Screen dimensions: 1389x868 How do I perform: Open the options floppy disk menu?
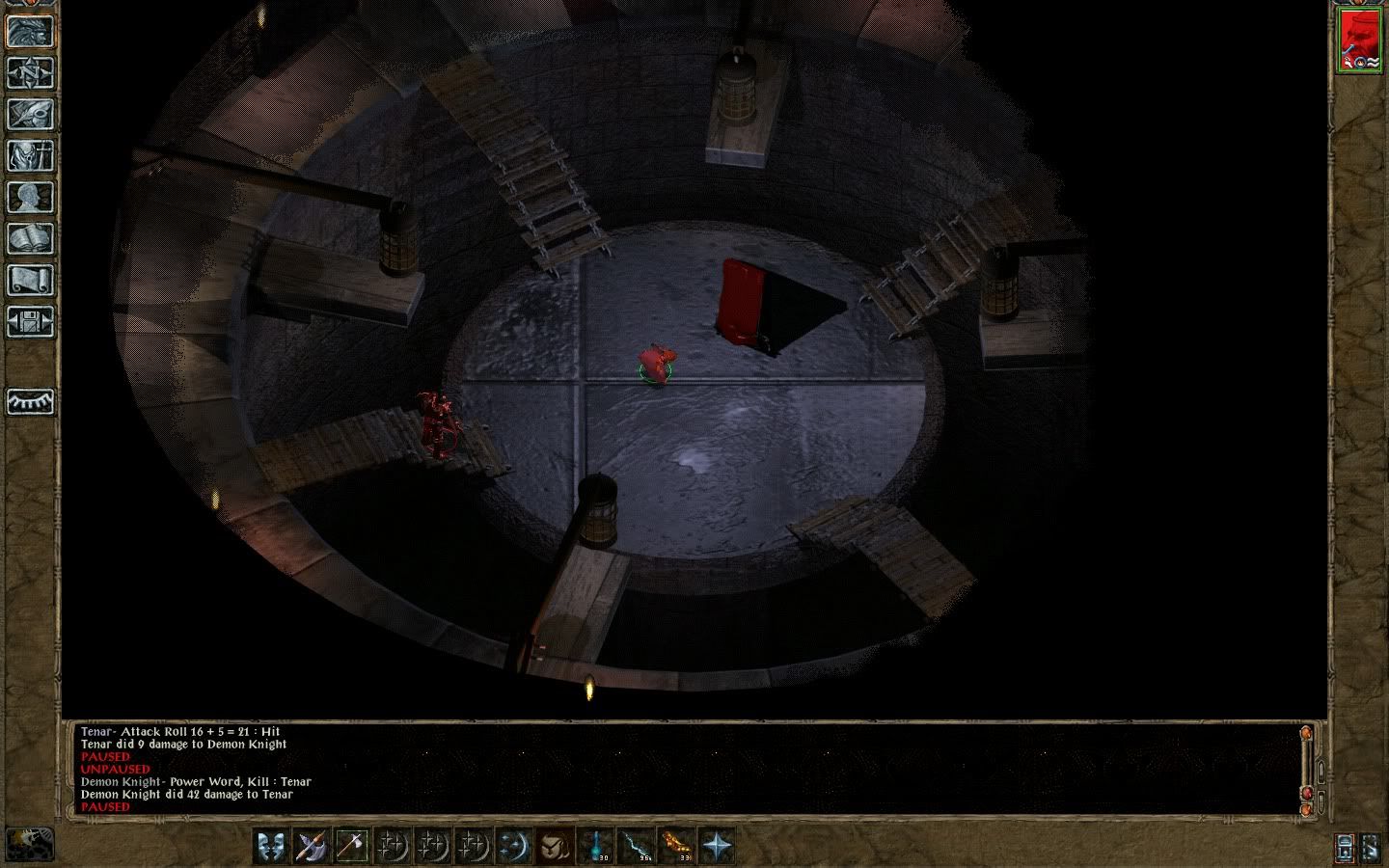click(31, 321)
